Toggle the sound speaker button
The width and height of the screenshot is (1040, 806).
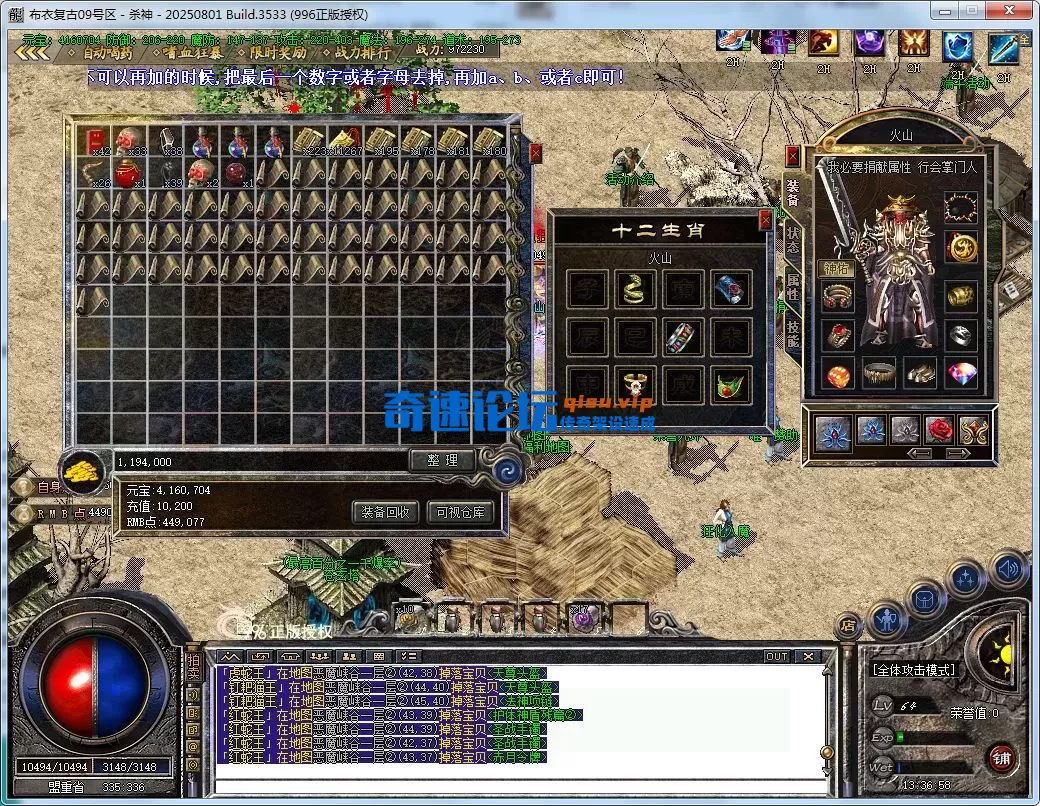click(1009, 570)
